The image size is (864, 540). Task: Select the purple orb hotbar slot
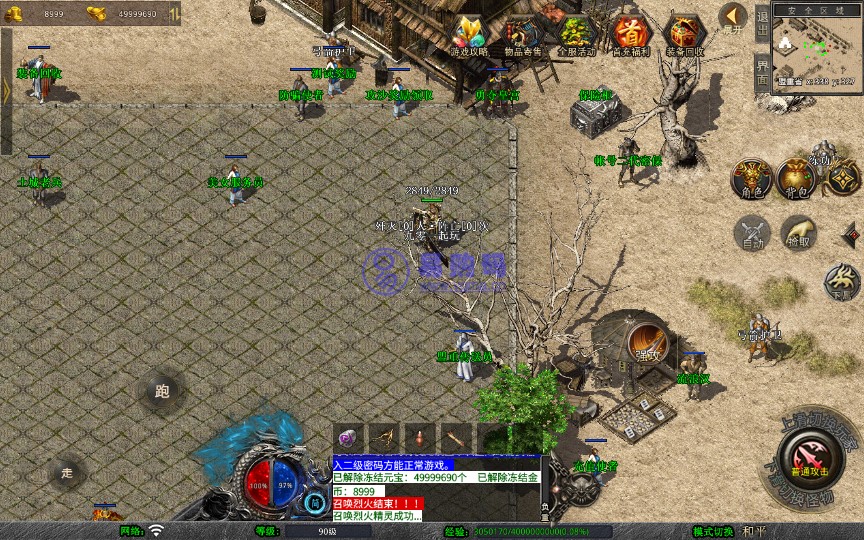point(348,438)
